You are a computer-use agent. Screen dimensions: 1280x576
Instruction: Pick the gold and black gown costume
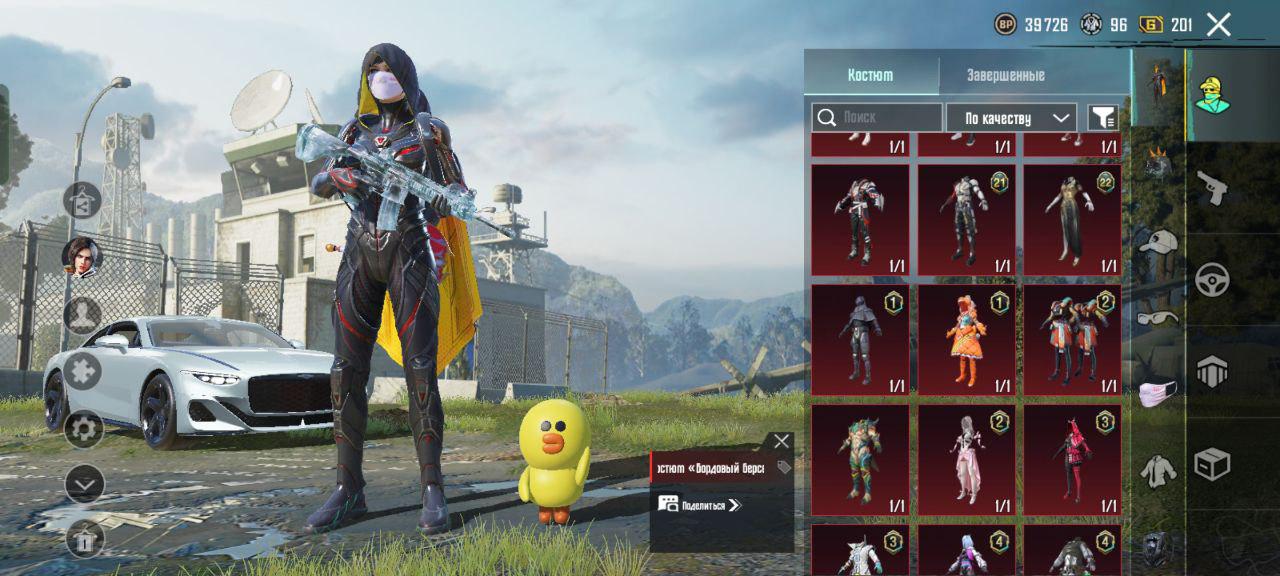tap(1072, 219)
